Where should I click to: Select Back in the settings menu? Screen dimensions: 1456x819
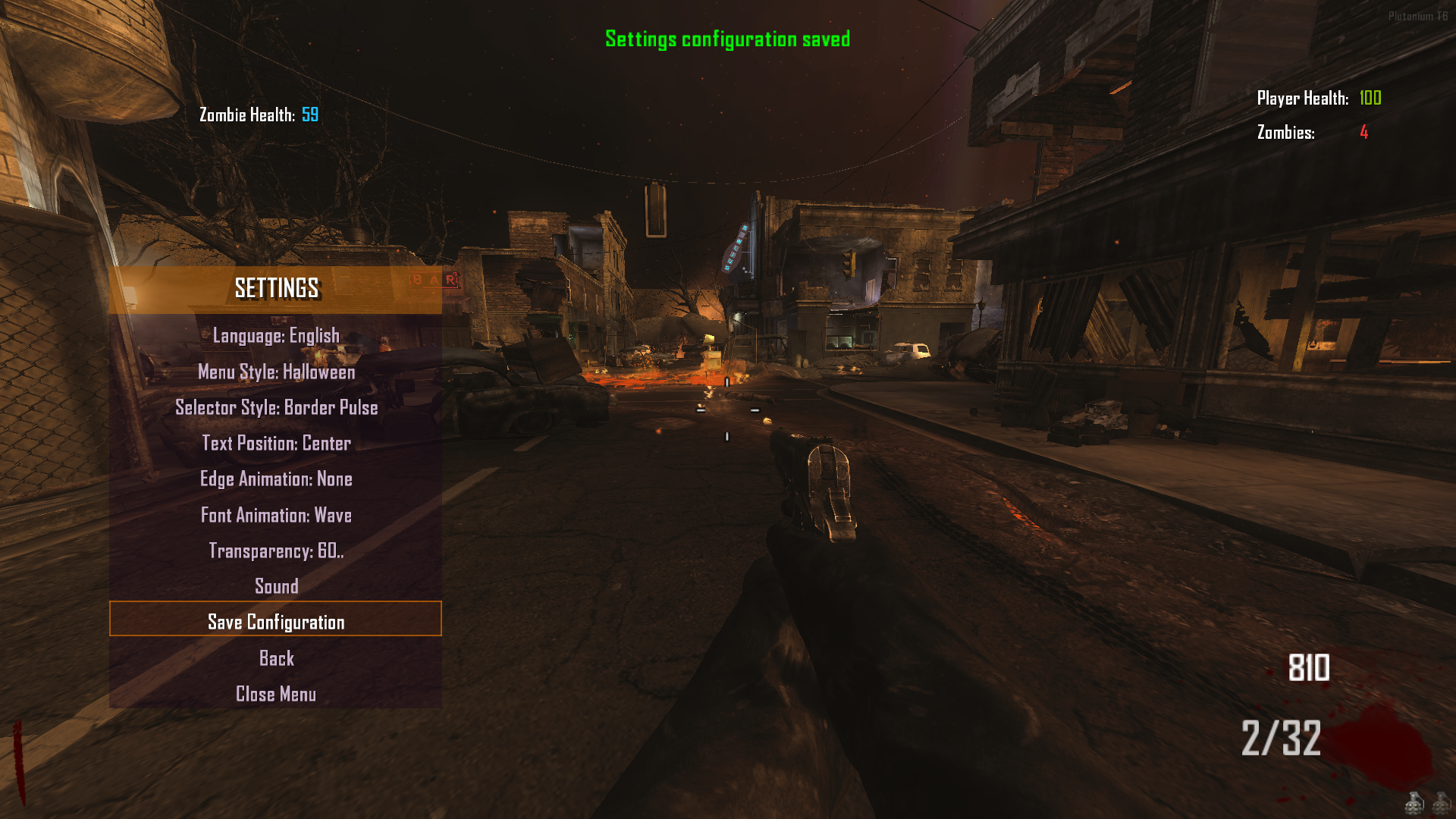[x=275, y=658]
